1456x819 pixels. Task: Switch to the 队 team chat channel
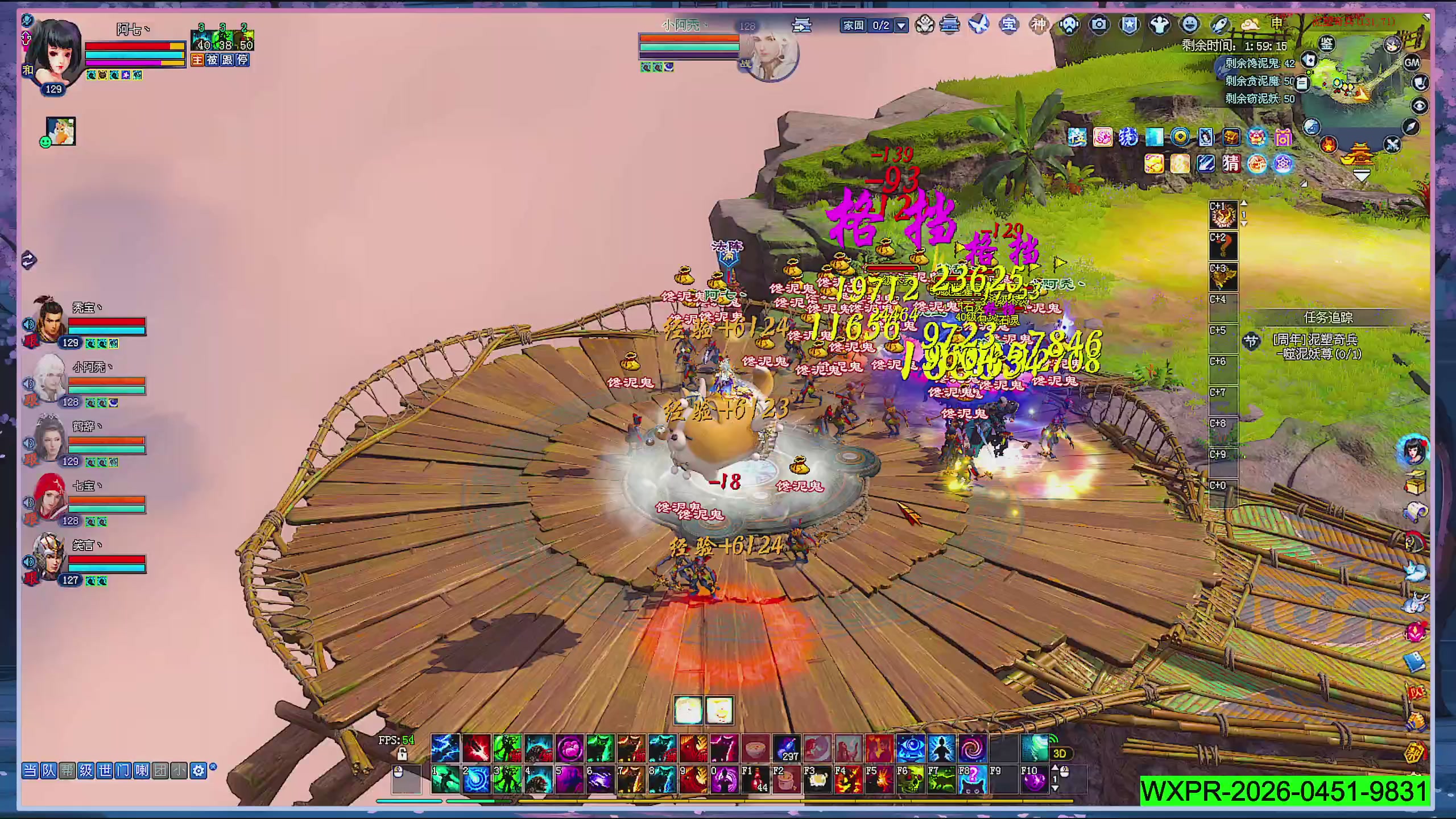coord(49,771)
